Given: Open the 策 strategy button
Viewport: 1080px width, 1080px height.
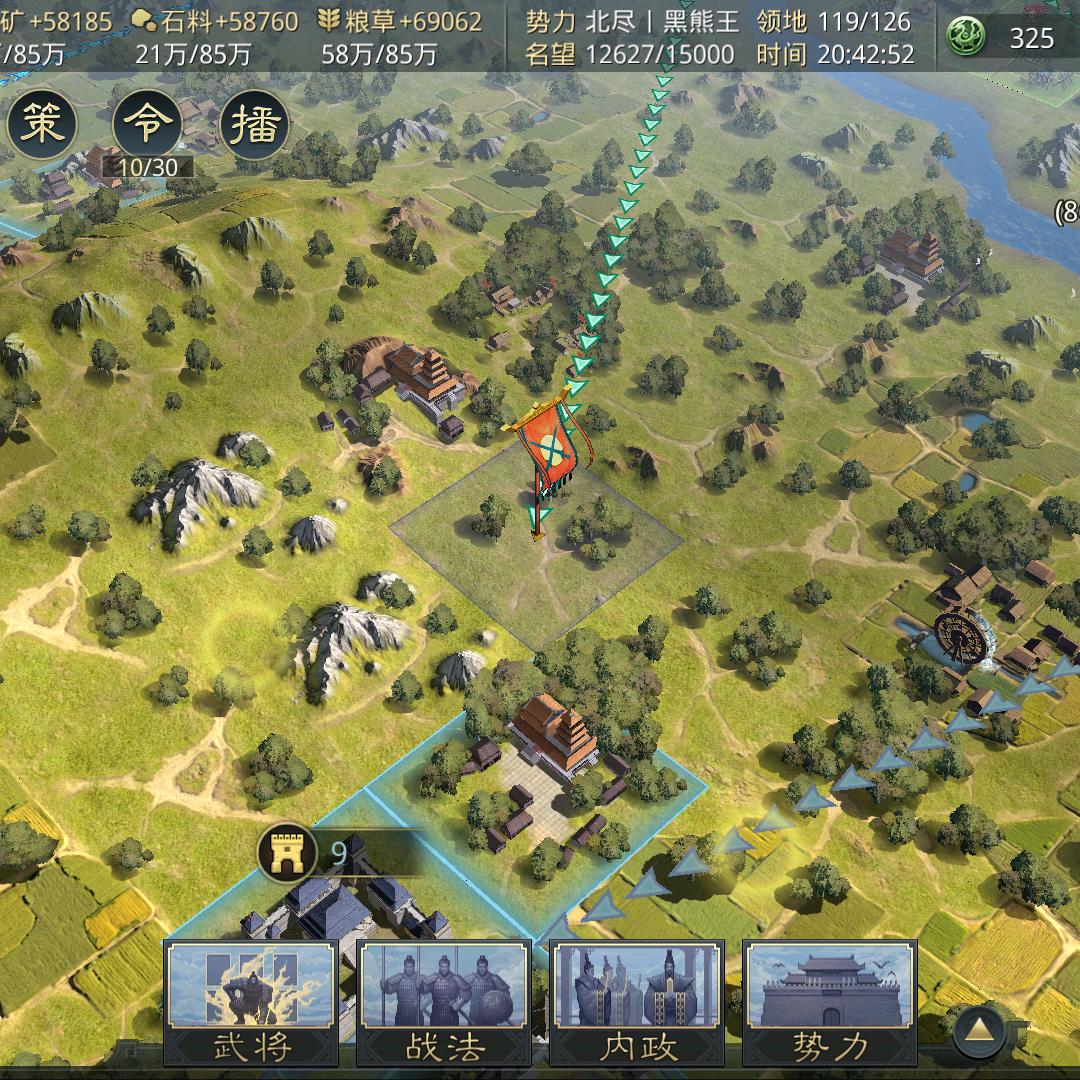Looking at the screenshot, I should [x=41, y=125].
